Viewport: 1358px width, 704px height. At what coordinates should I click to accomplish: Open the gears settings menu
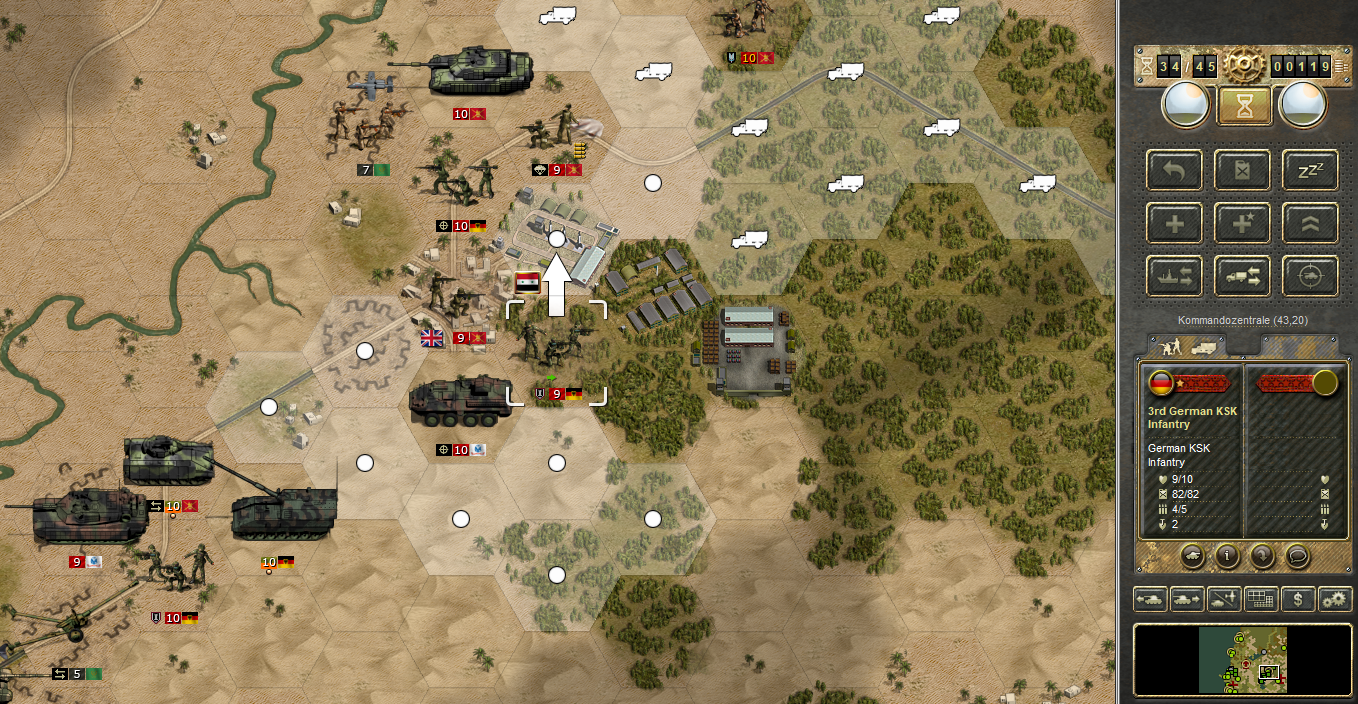pos(1335,599)
